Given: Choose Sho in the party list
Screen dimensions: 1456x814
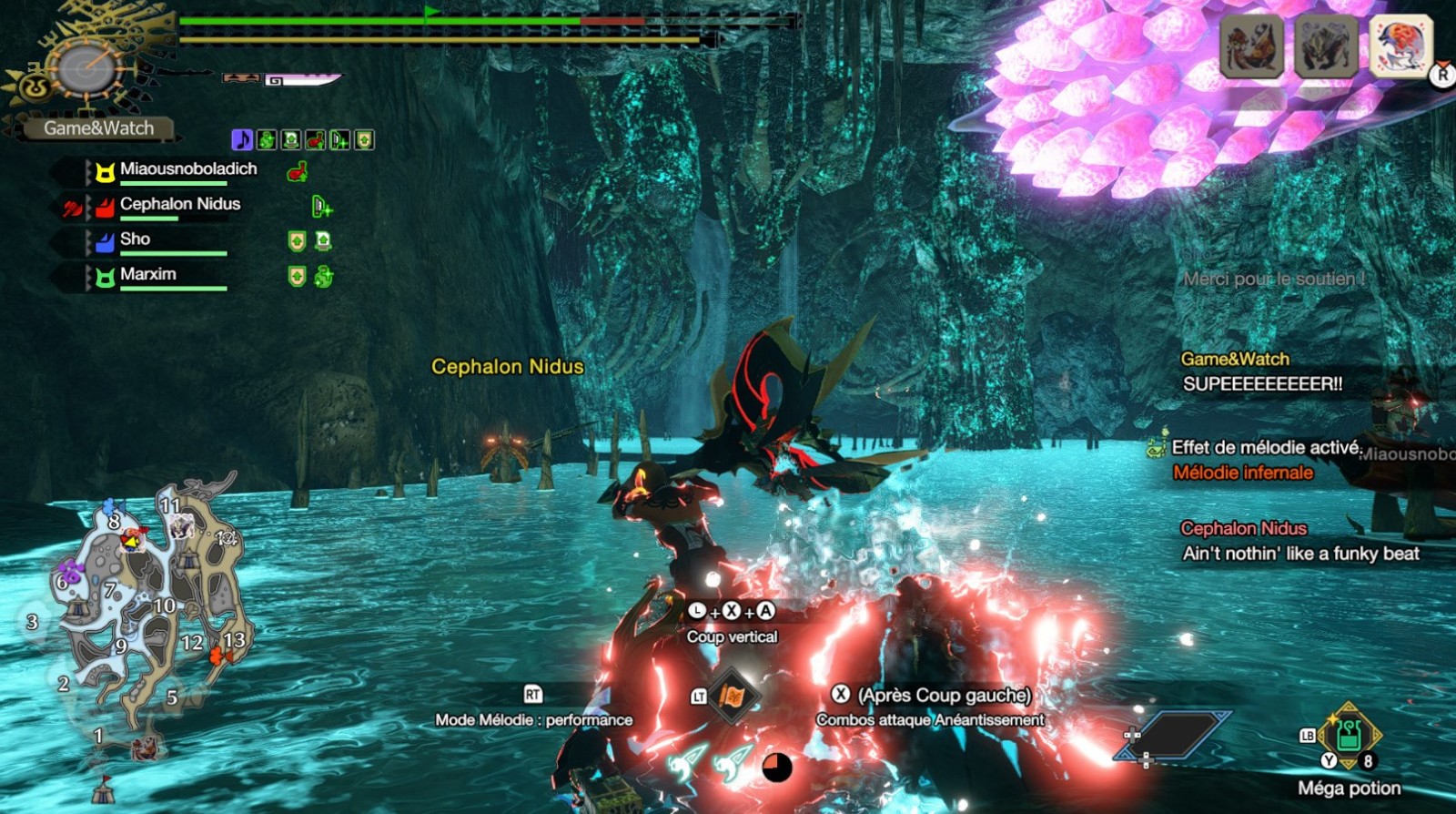Looking at the screenshot, I should [x=135, y=239].
